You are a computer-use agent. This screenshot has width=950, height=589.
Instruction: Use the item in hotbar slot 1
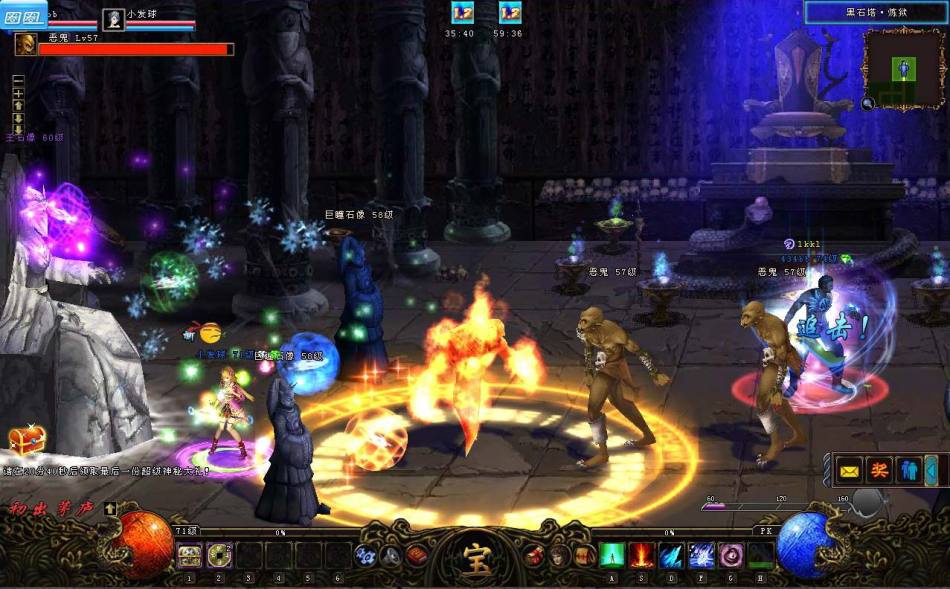(x=190, y=555)
